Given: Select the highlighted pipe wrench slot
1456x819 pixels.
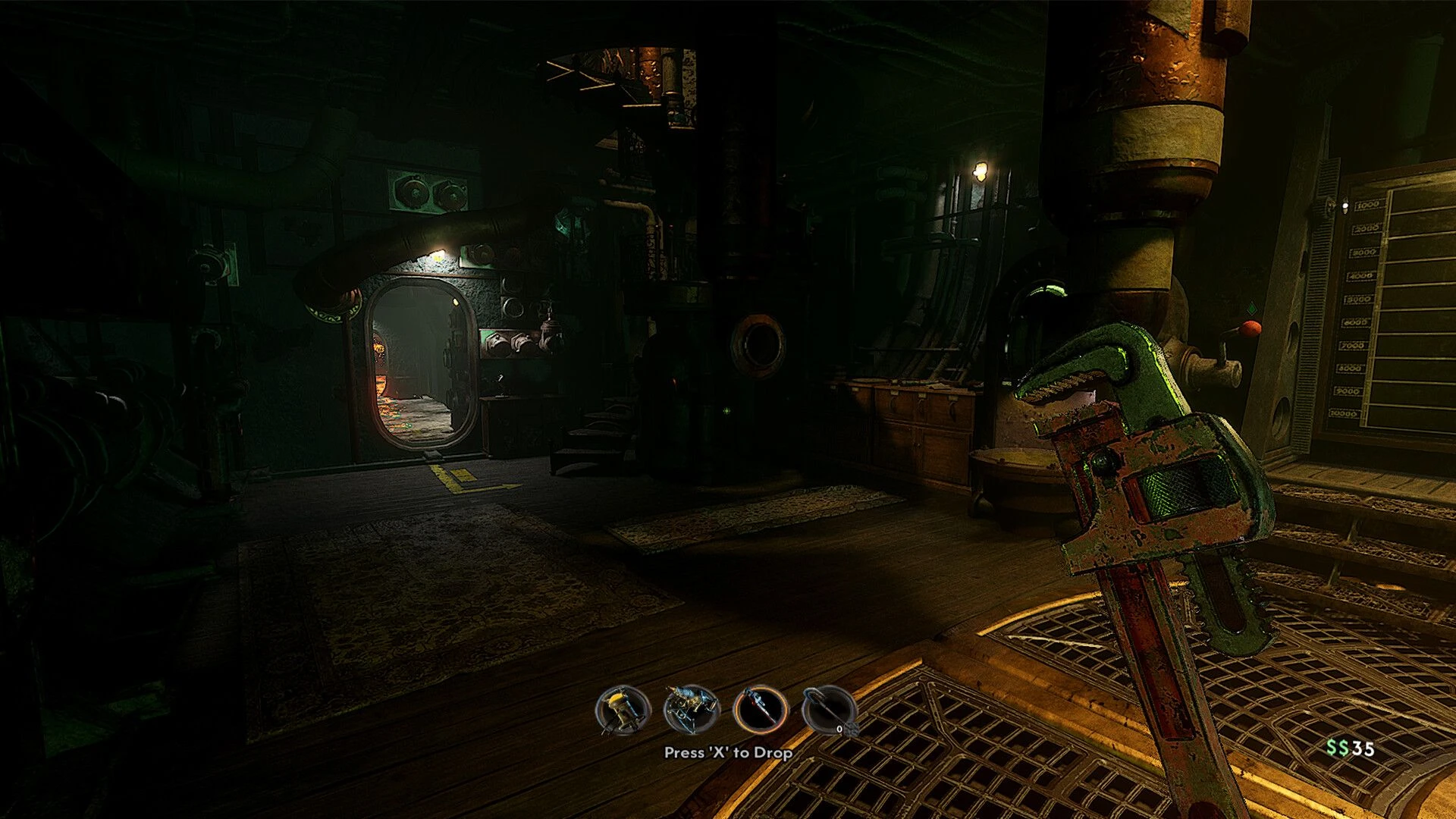Looking at the screenshot, I should 760,711.
